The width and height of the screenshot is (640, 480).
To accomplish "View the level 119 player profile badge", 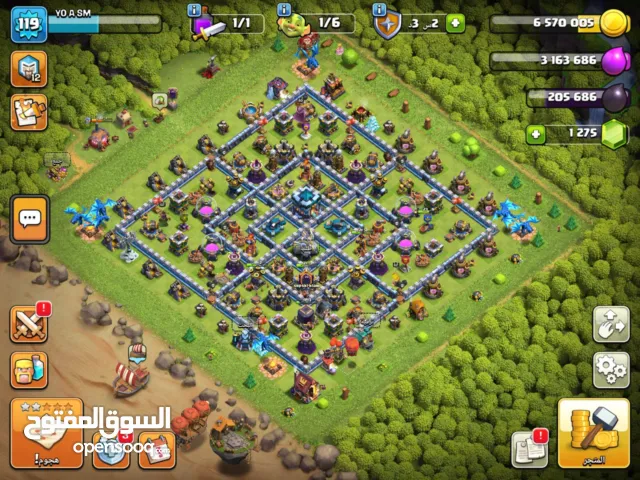I will (29, 23).
